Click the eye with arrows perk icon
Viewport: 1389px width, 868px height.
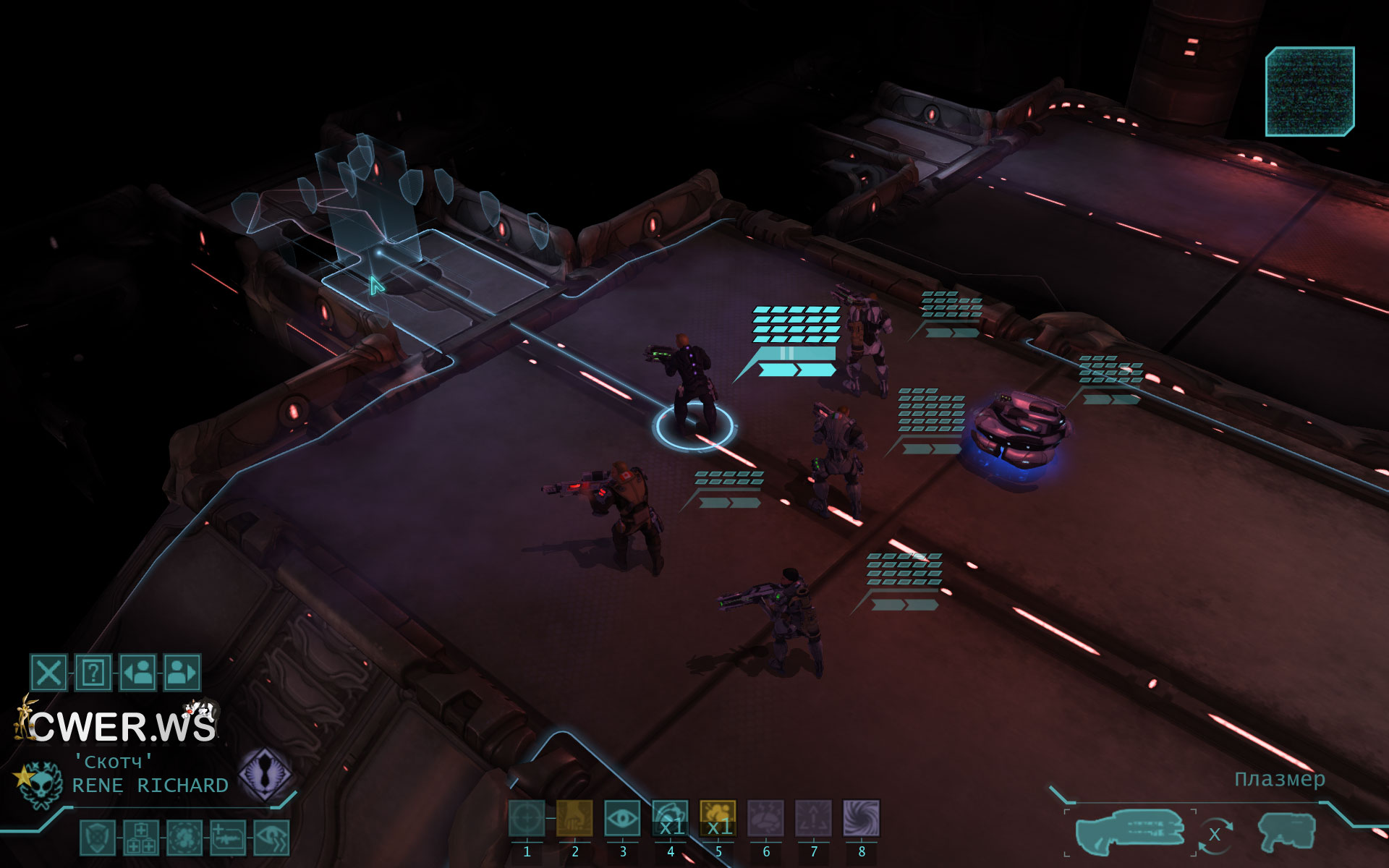[272, 838]
